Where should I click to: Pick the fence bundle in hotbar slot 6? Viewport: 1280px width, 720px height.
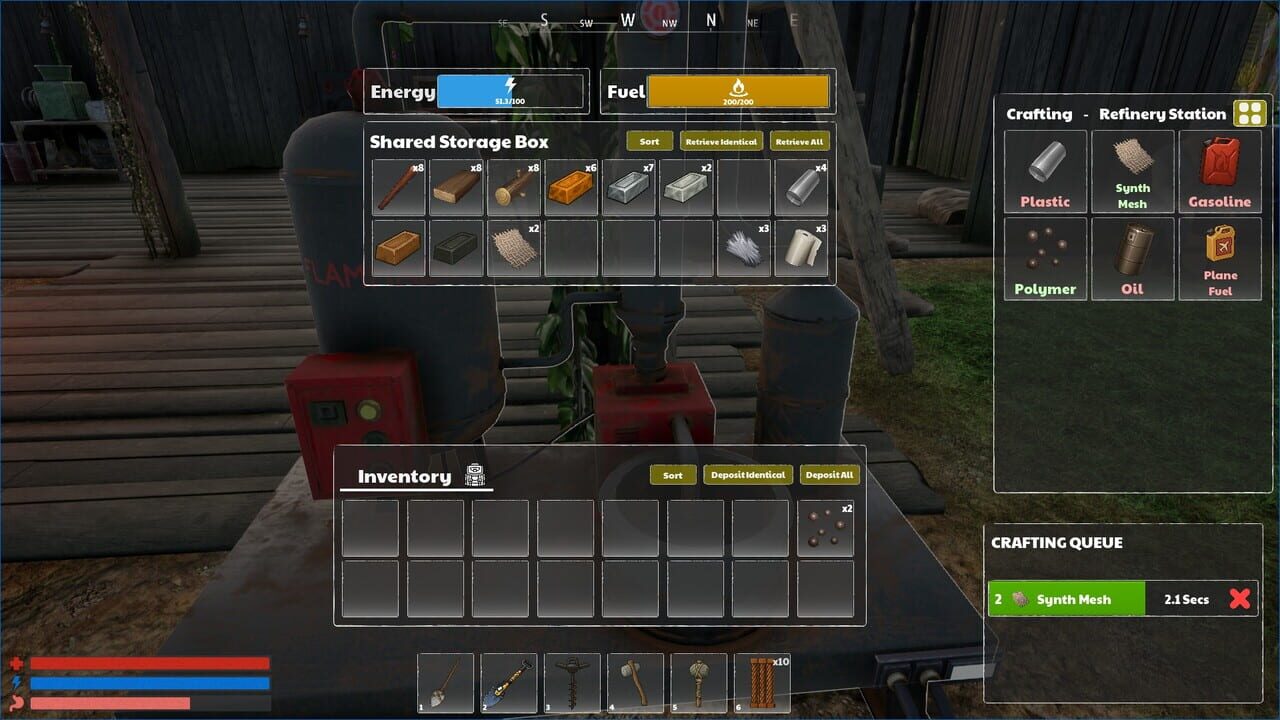765,683
